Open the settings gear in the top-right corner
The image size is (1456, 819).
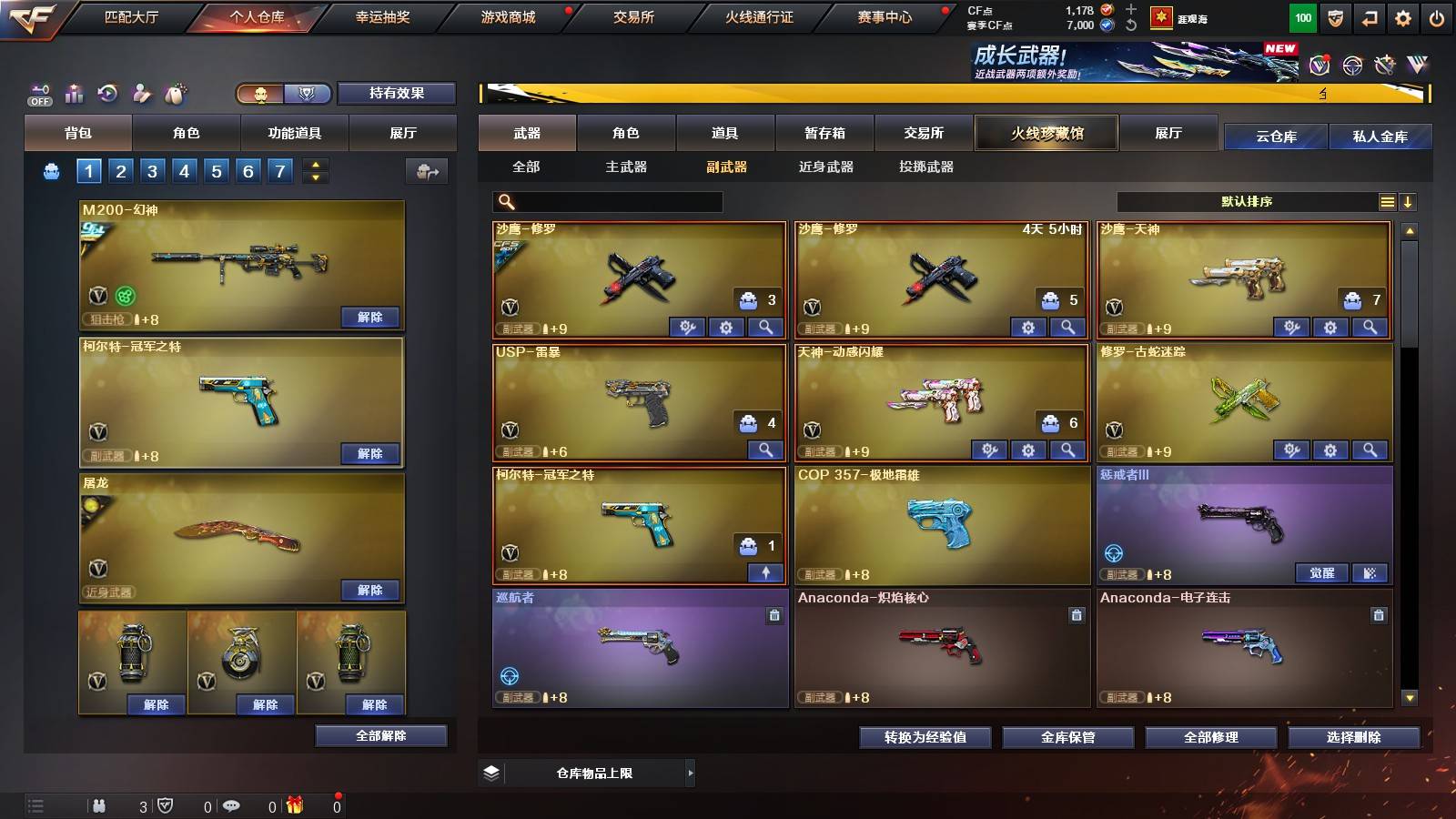pos(1401,16)
